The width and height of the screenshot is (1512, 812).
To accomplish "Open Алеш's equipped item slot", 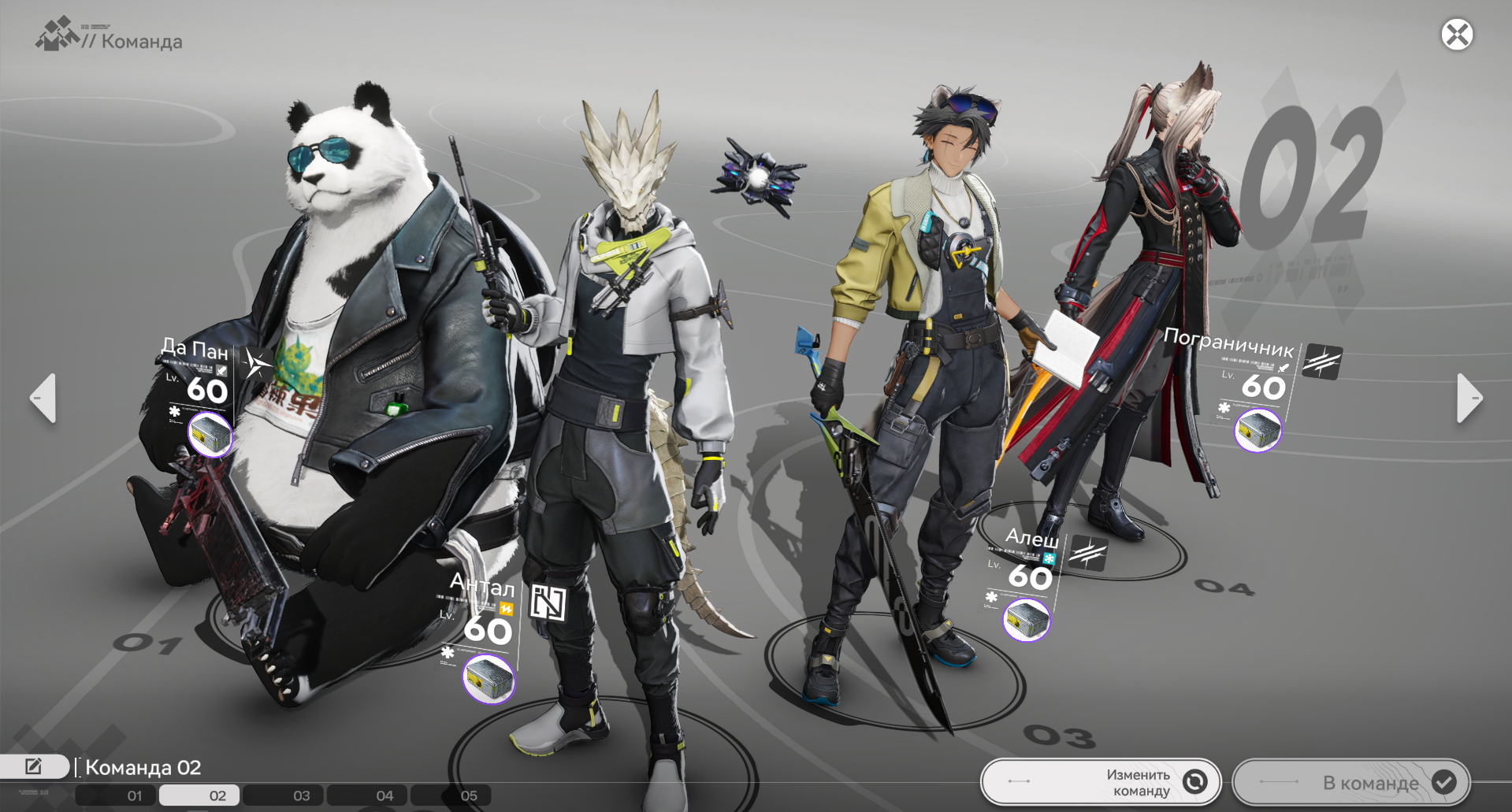I will 1026,620.
